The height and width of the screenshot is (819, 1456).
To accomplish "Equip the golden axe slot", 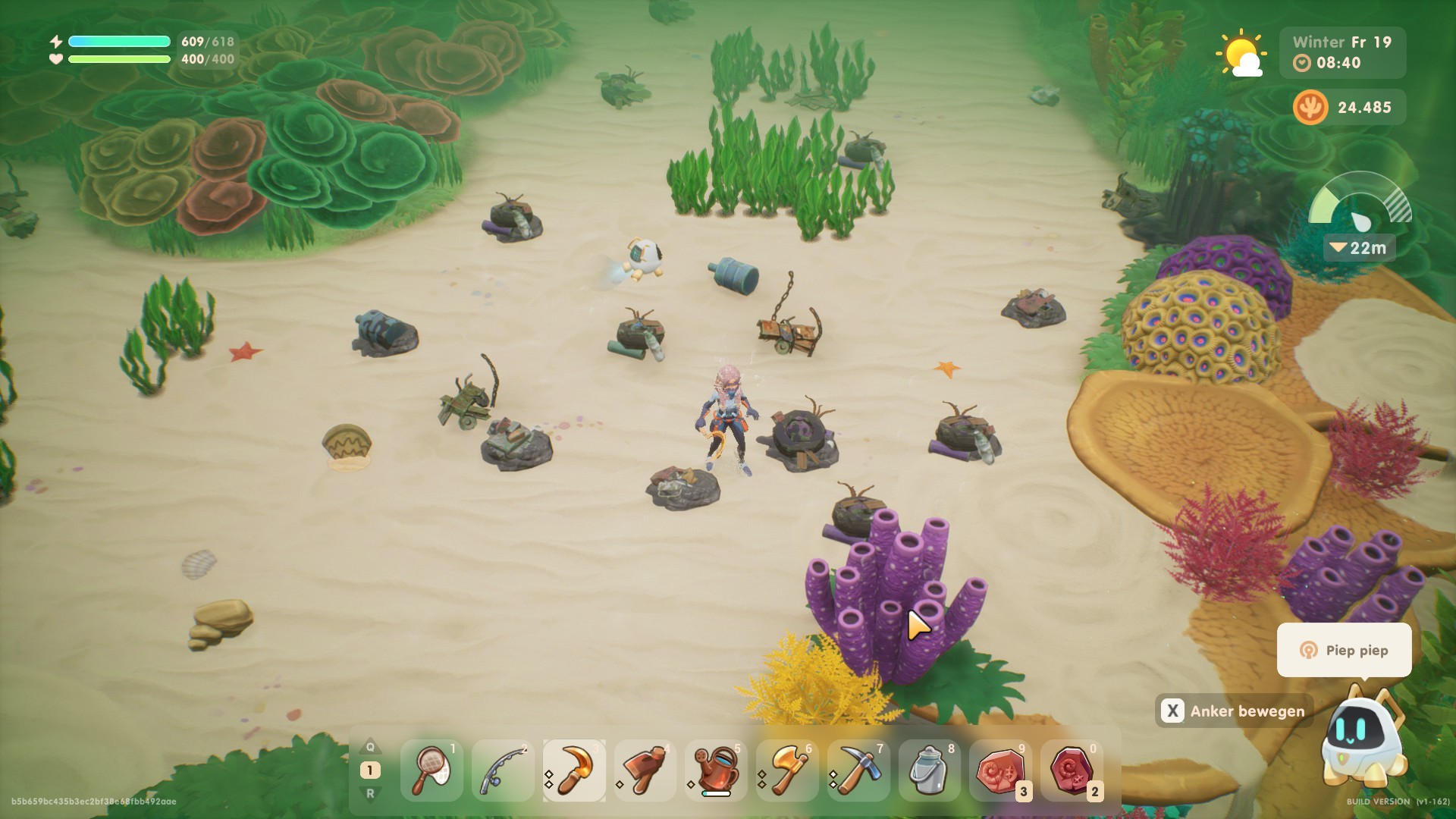I will [787, 770].
